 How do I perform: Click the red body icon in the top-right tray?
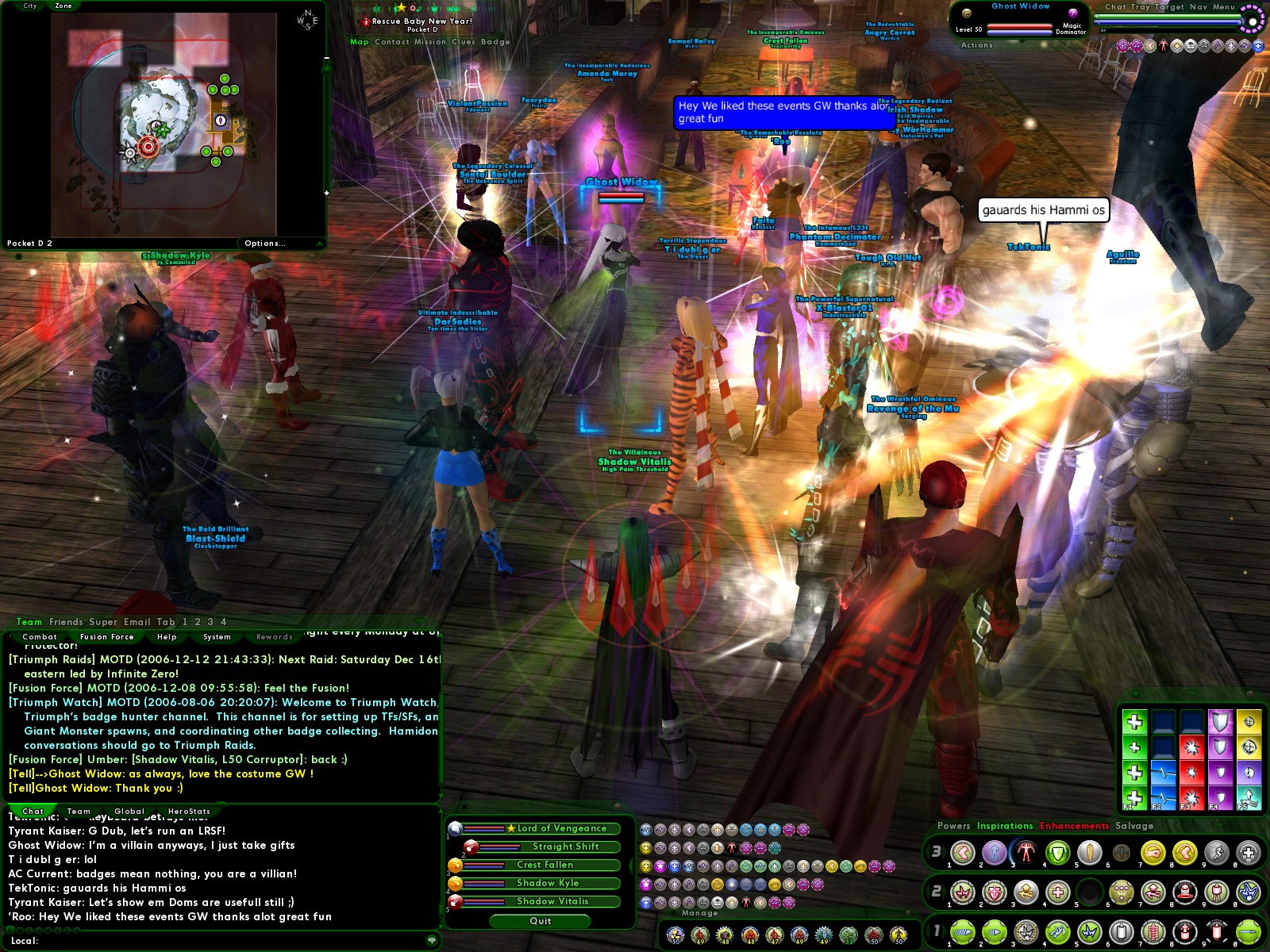1163,46
